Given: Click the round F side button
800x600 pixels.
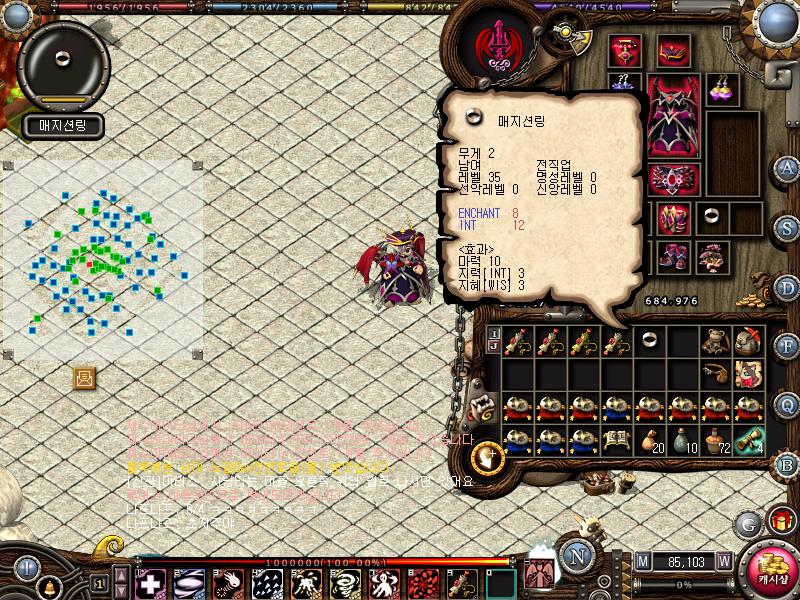Looking at the screenshot, I should click(787, 346).
